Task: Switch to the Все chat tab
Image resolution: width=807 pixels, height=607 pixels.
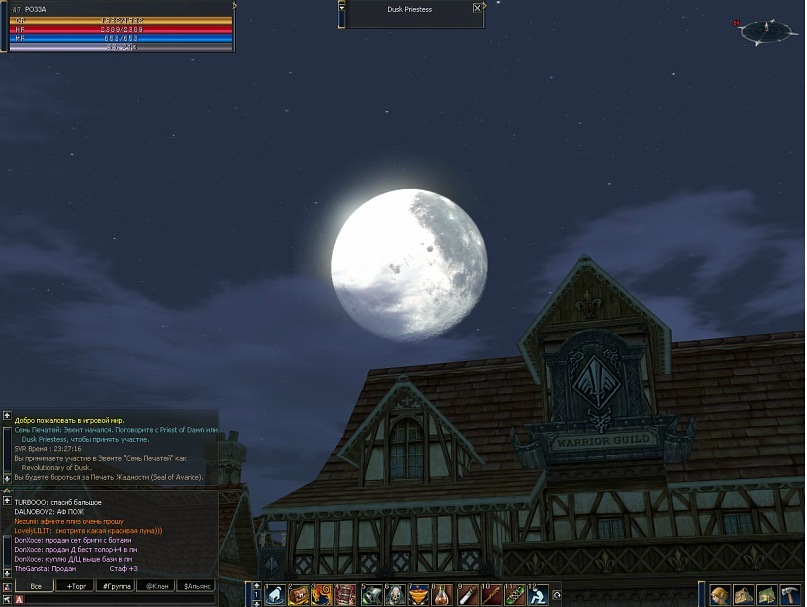Action: click(x=36, y=586)
